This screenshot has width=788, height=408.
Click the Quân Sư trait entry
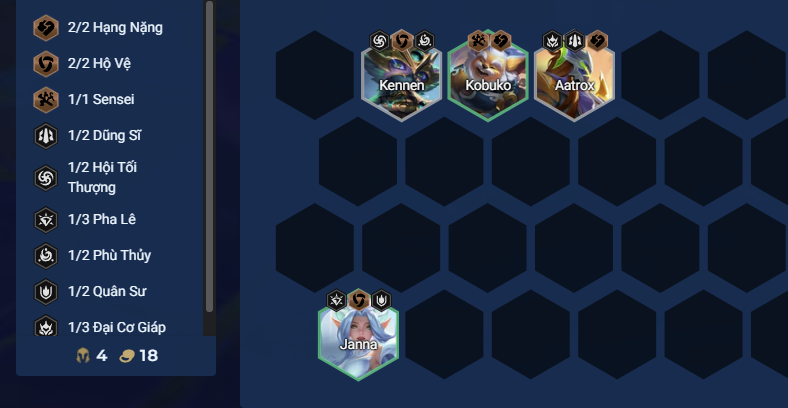pos(108,292)
